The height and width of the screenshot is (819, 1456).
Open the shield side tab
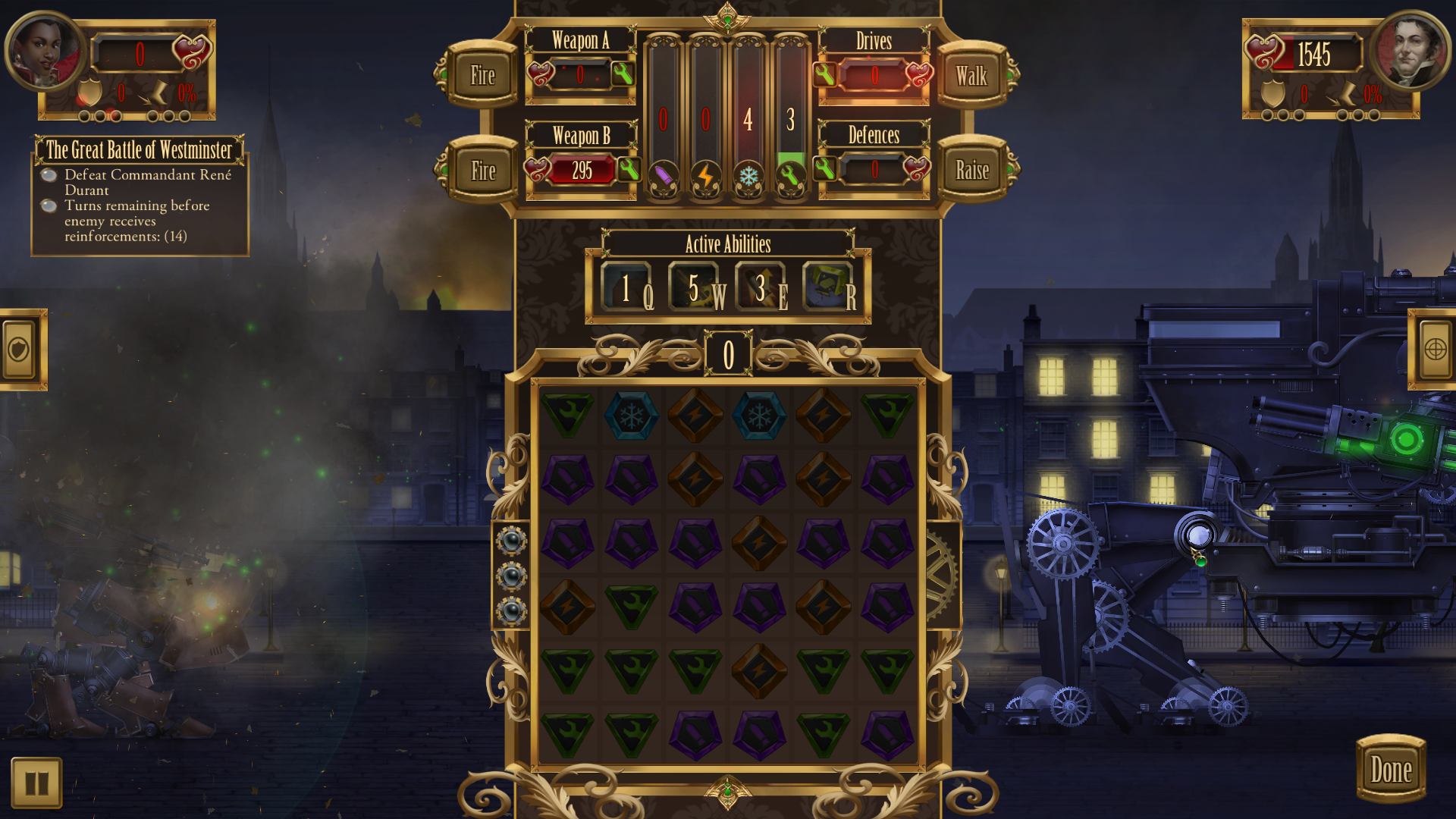(x=20, y=350)
